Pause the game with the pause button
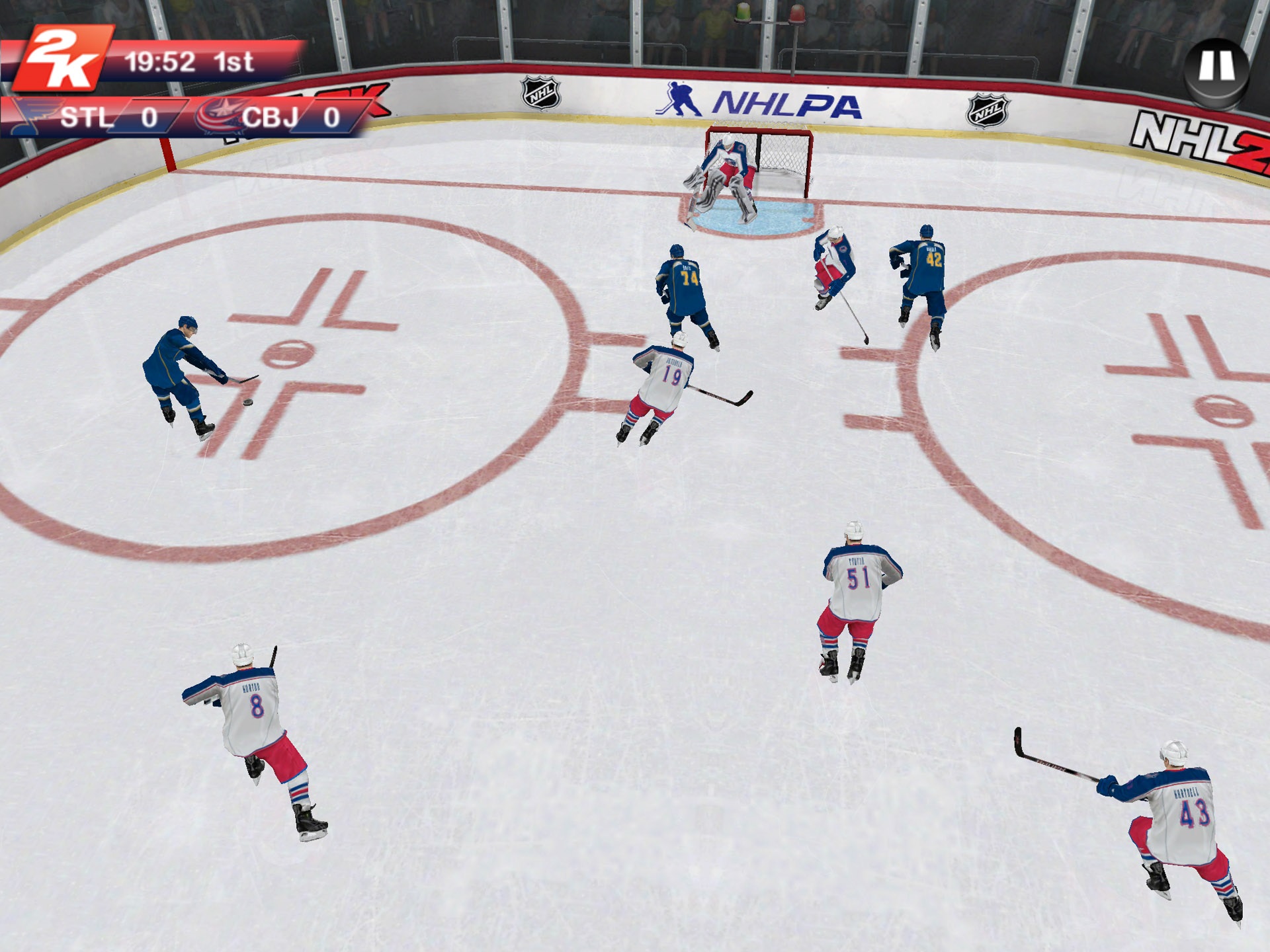Image resolution: width=1270 pixels, height=952 pixels. coord(1214,66)
